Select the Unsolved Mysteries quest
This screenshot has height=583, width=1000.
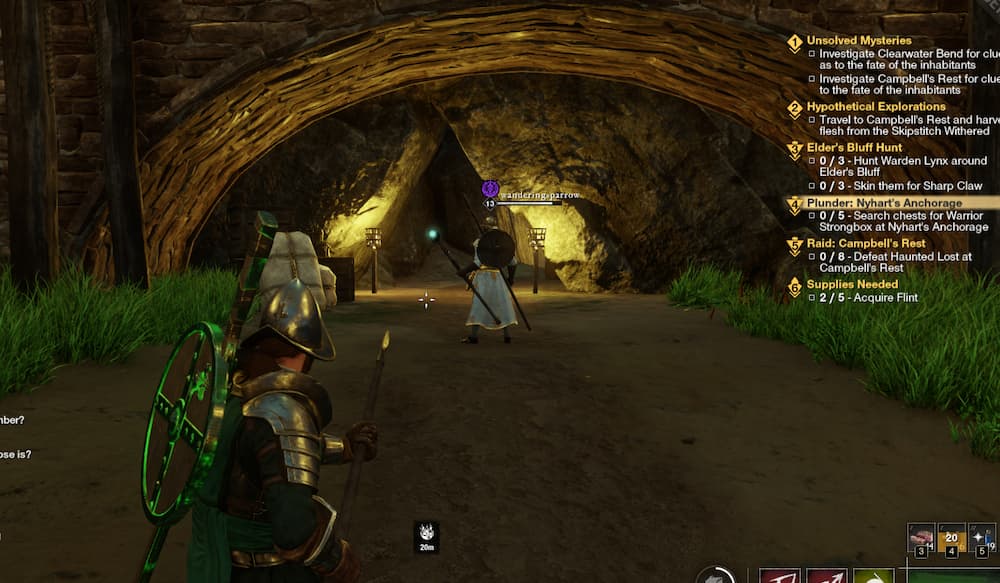click(859, 41)
